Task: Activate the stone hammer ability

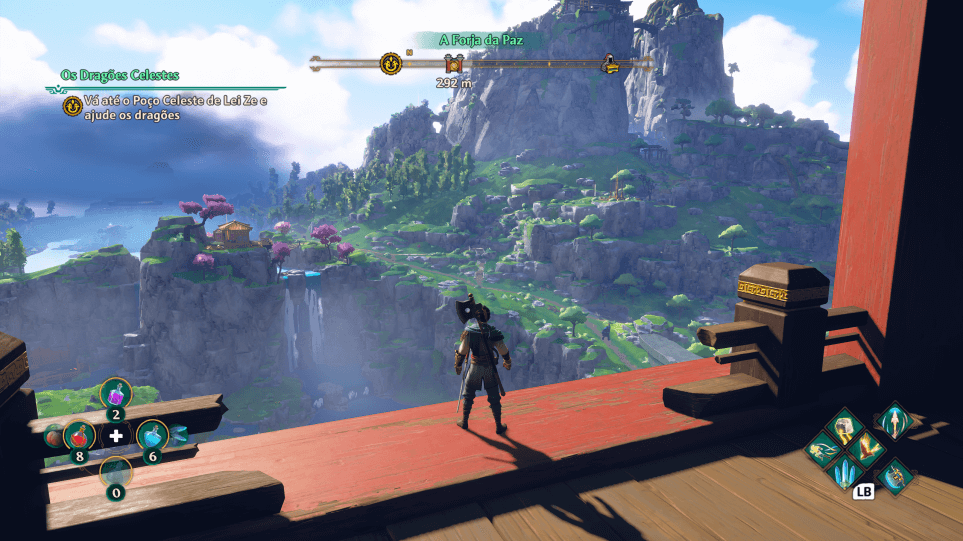Action: 846,426
